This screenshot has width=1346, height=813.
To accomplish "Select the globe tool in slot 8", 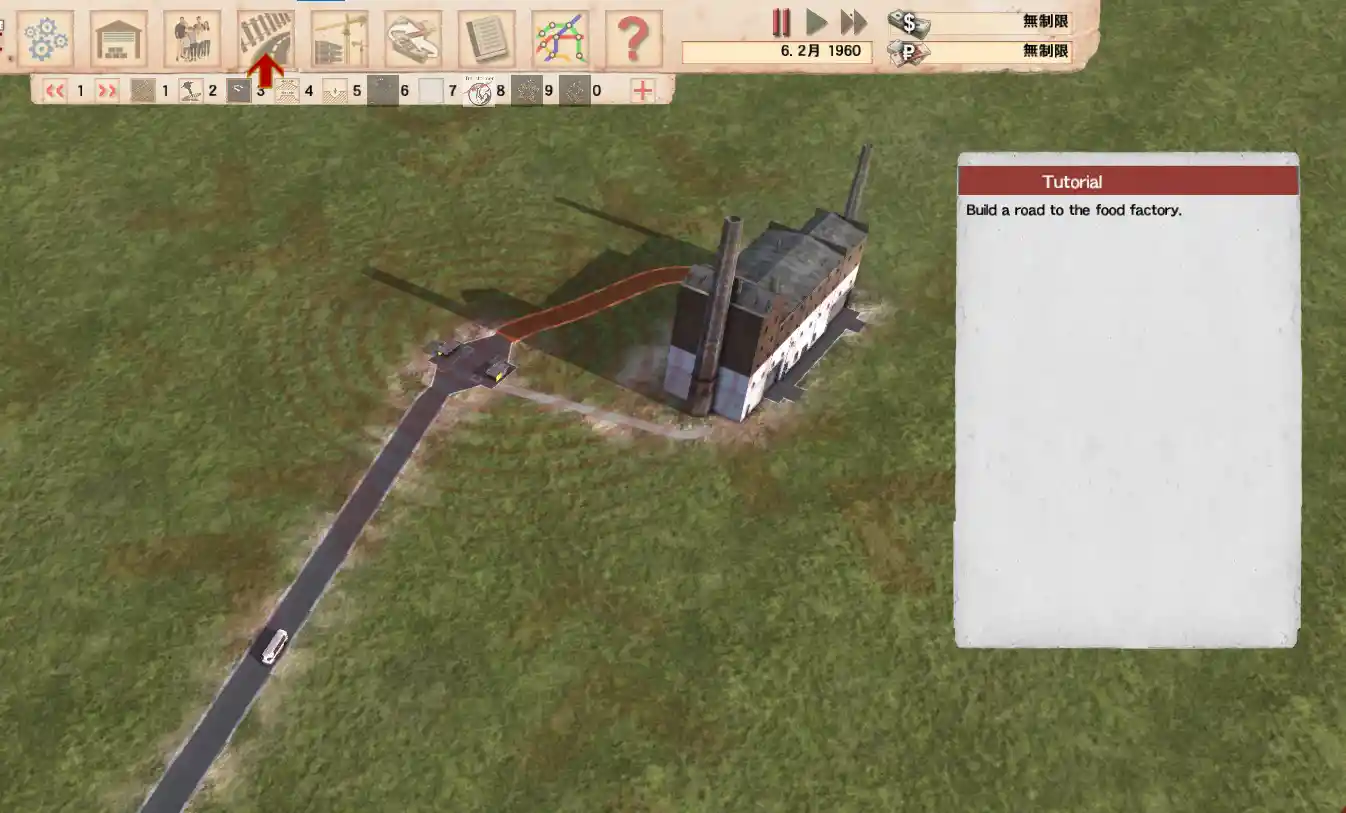I will coord(480,92).
